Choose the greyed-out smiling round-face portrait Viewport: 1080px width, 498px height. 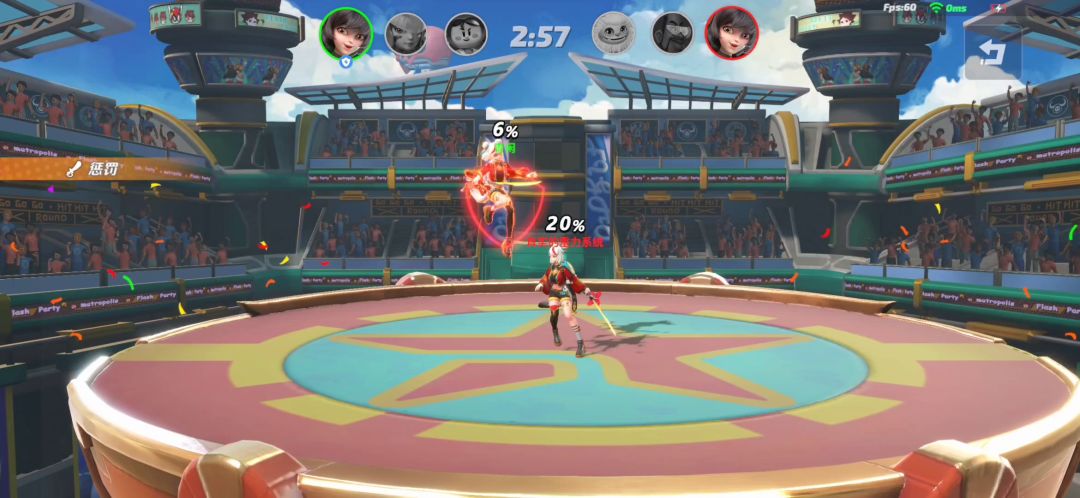click(x=613, y=33)
